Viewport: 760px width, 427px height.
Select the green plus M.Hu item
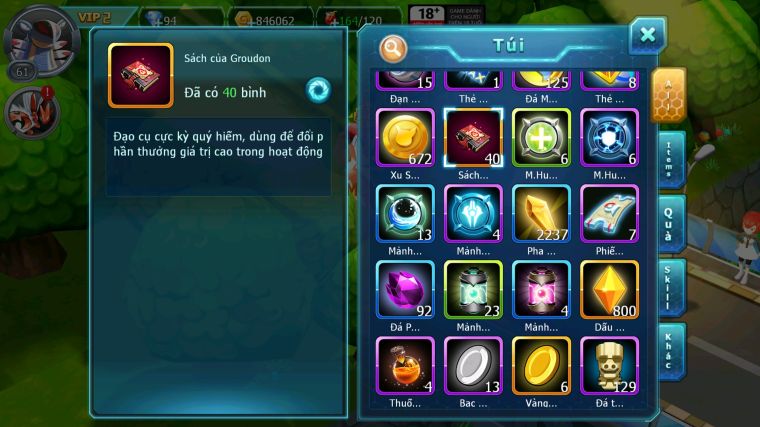[541, 138]
